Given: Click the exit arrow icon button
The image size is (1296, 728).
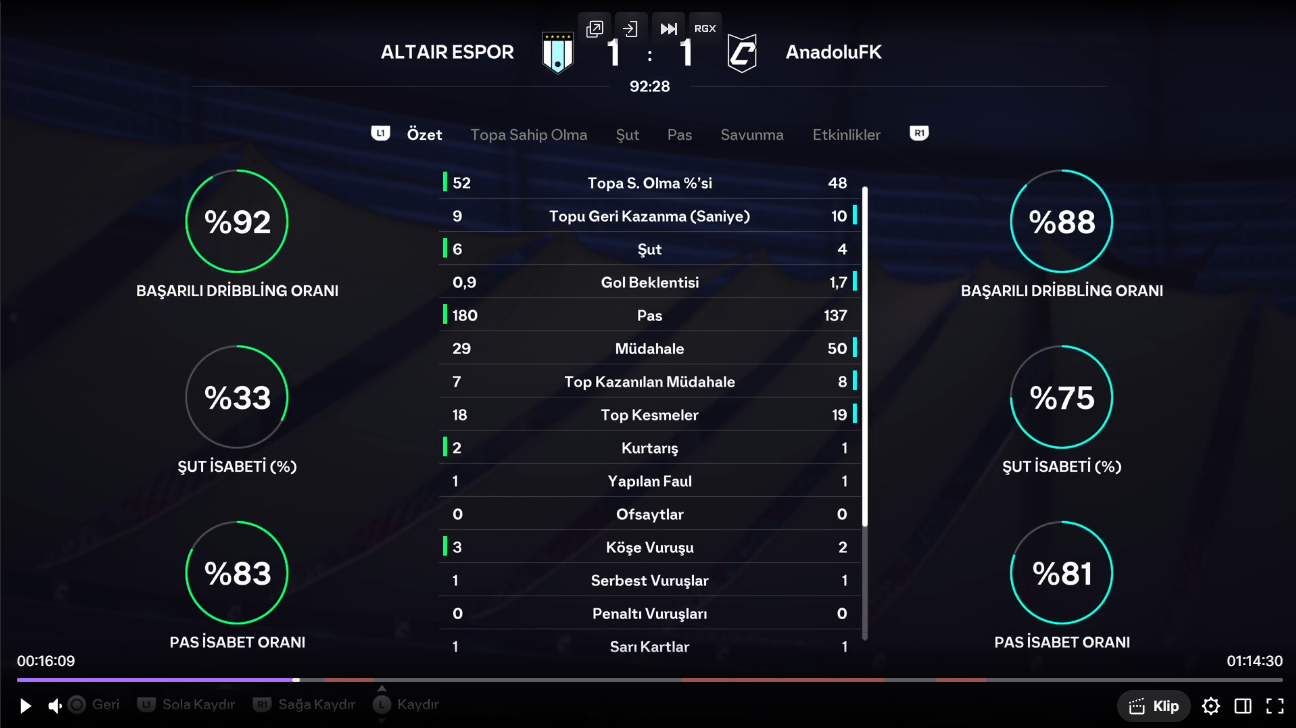Looking at the screenshot, I should [x=630, y=29].
